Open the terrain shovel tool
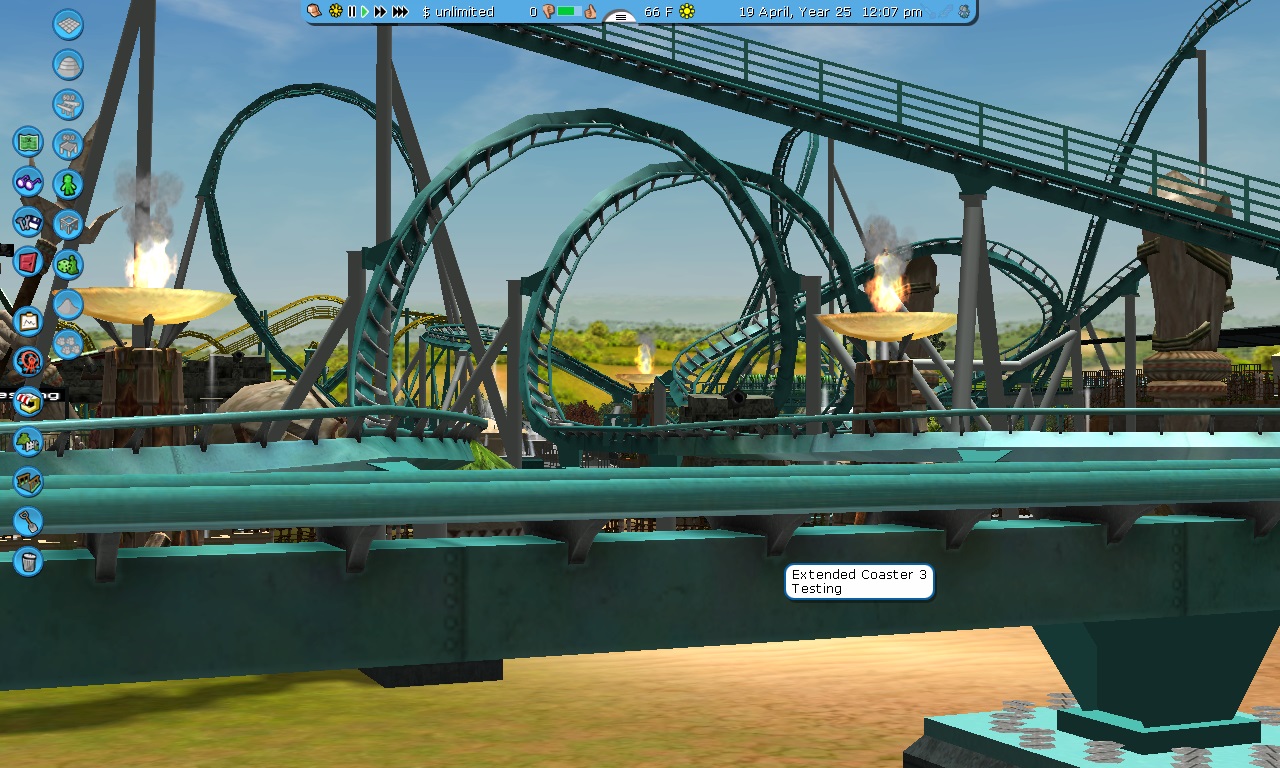 pyautogui.click(x=28, y=521)
